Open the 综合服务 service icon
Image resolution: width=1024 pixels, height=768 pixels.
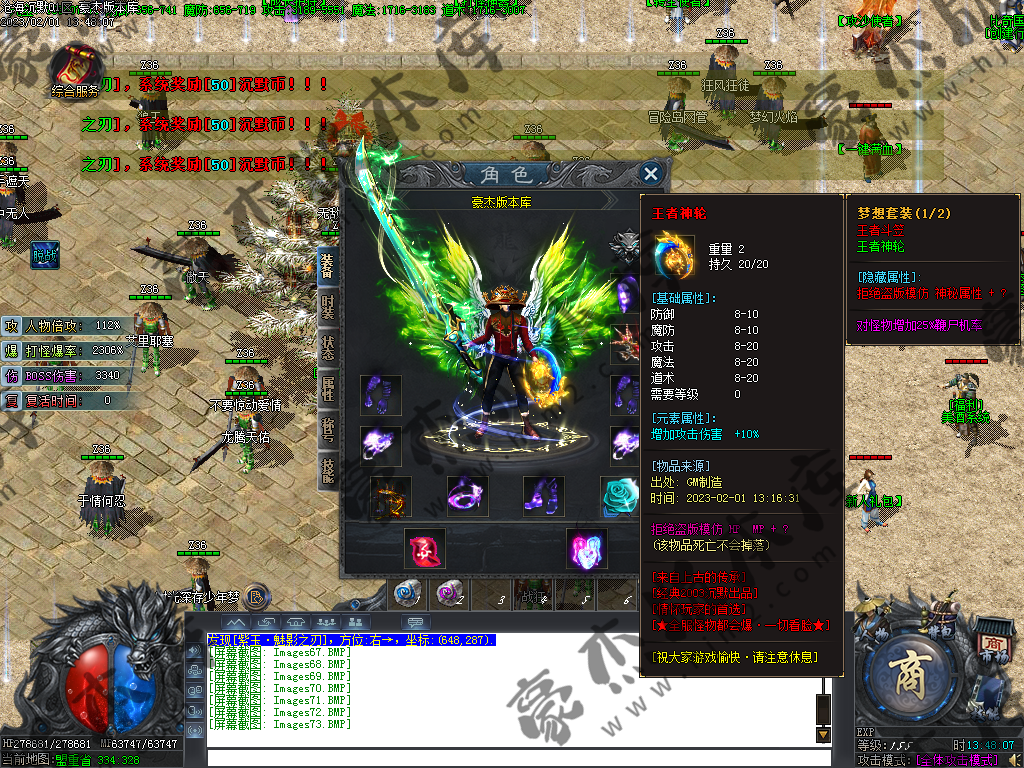tap(74, 68)
